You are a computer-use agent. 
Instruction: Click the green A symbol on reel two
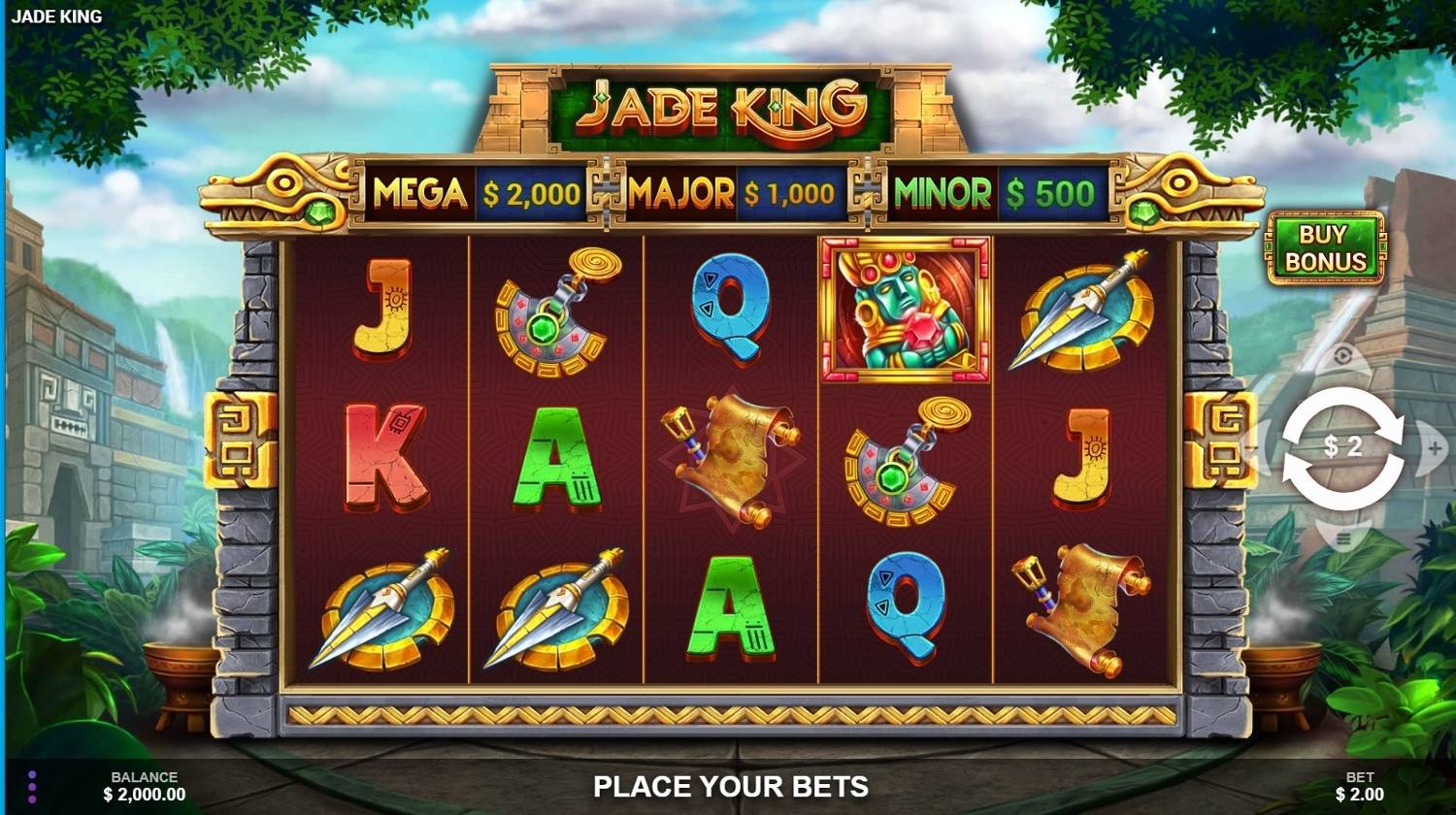pyautogui.click(x=558, y=456)
